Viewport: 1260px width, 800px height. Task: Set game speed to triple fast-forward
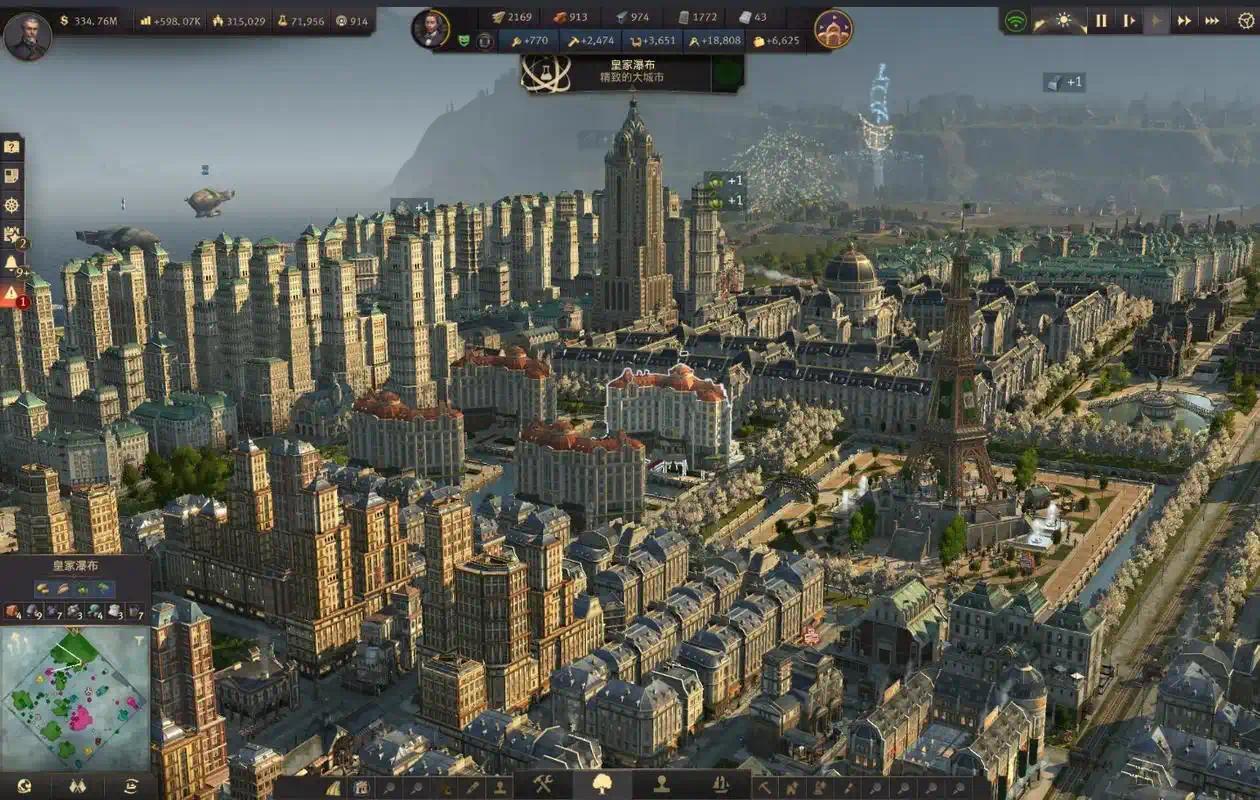coord(1212,20)
